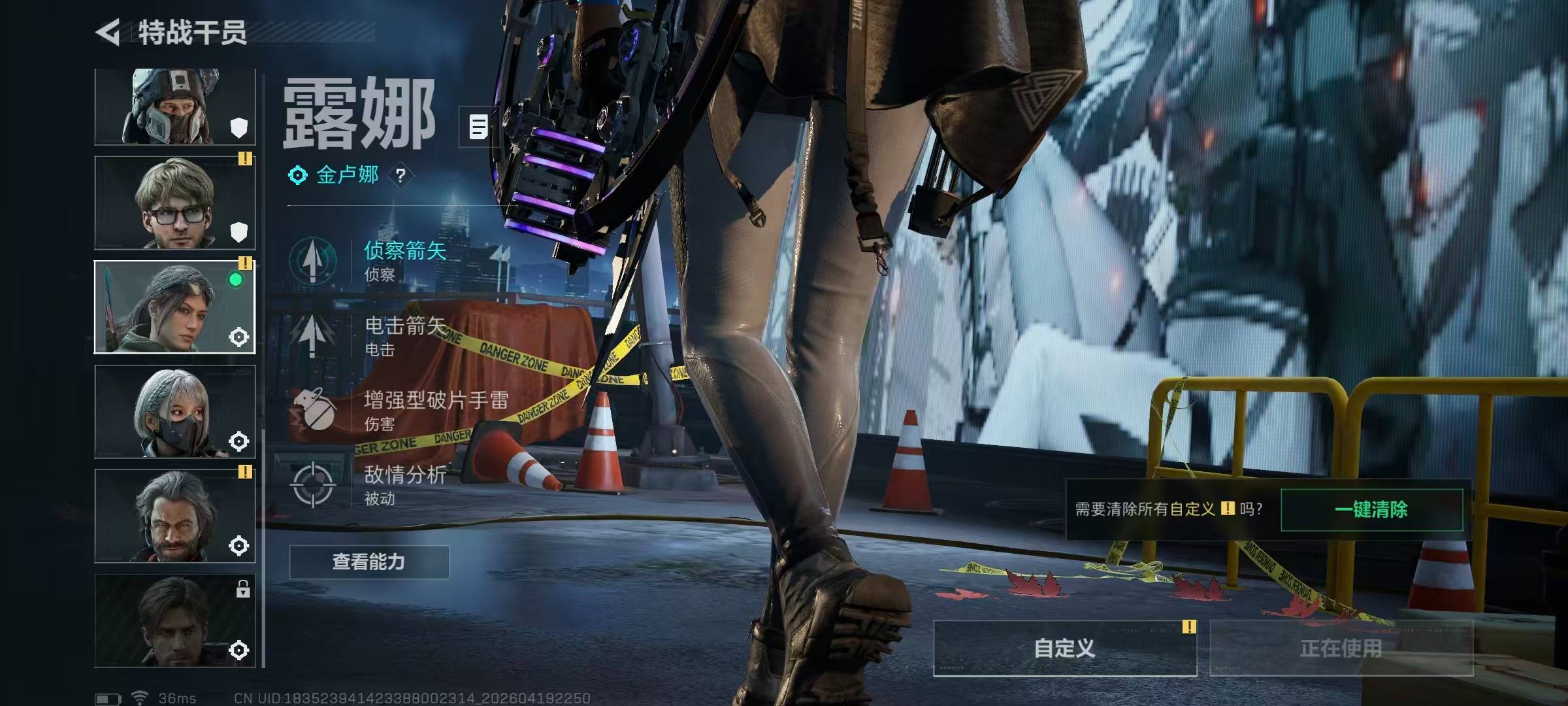Screen dimensions: 1568x706
Task: Choose the locked operator portrait
Action: tap(174, 620)
